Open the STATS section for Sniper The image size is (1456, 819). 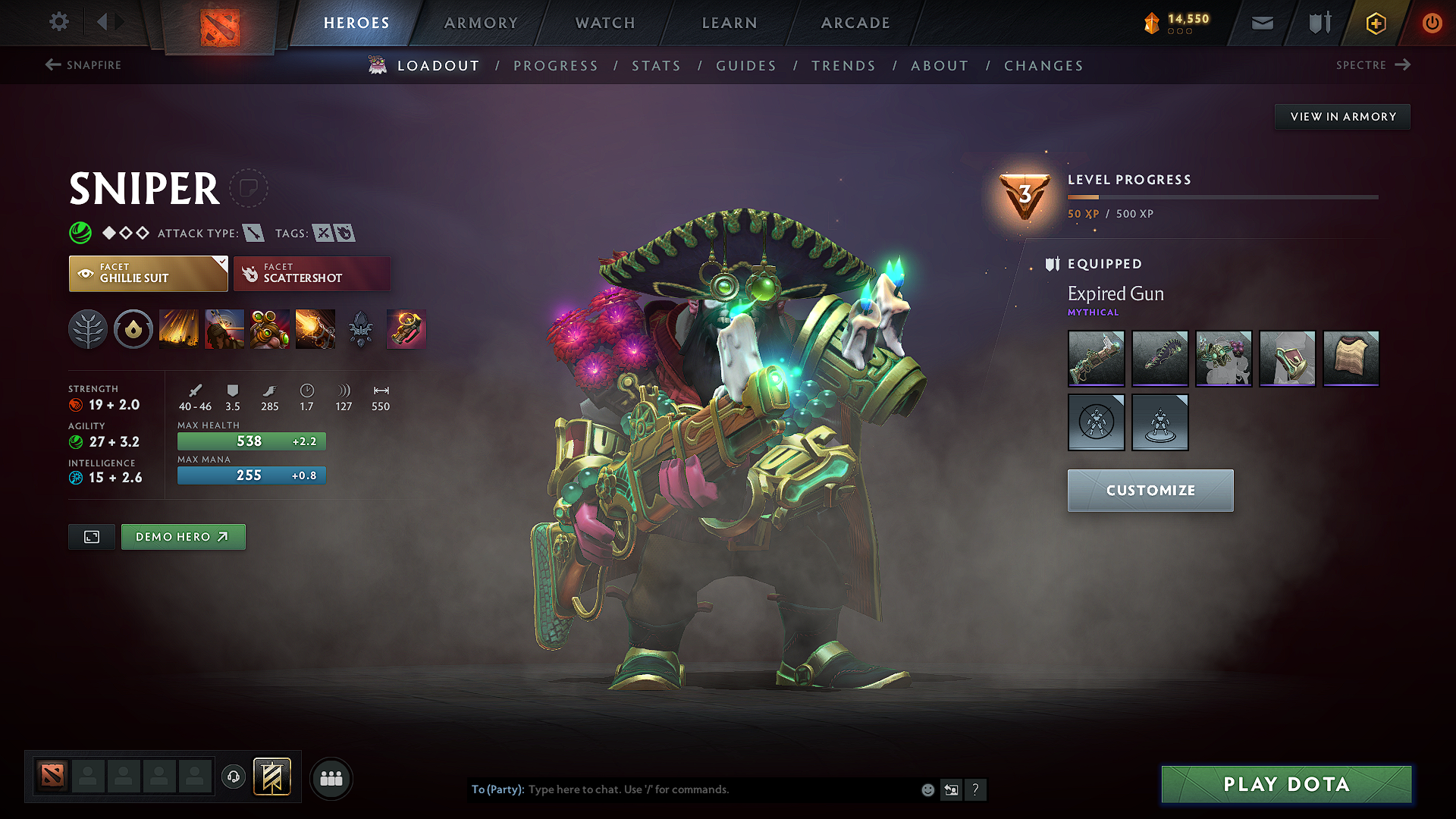pos(656,65)
